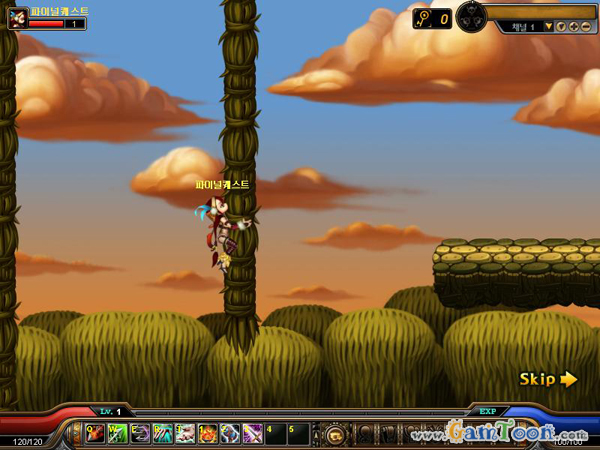
Task: Open the channel 1 dropdown arrow
Action: pyautogui.click(x=548, y=27)
